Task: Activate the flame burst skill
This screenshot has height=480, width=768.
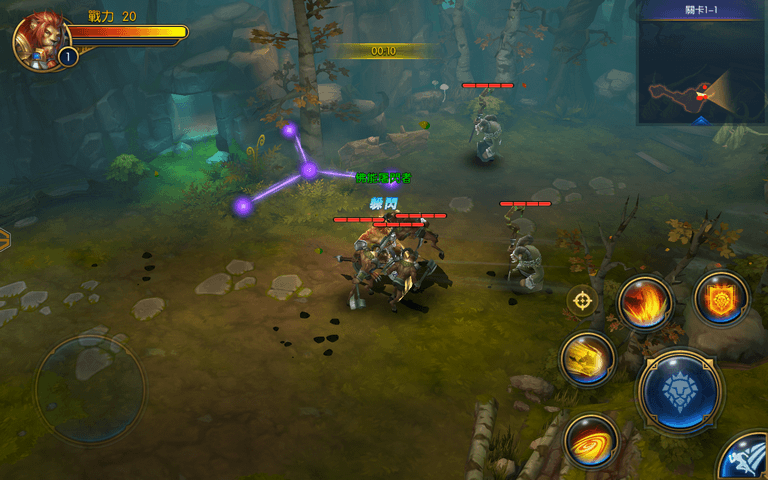Action: [644, 303]
